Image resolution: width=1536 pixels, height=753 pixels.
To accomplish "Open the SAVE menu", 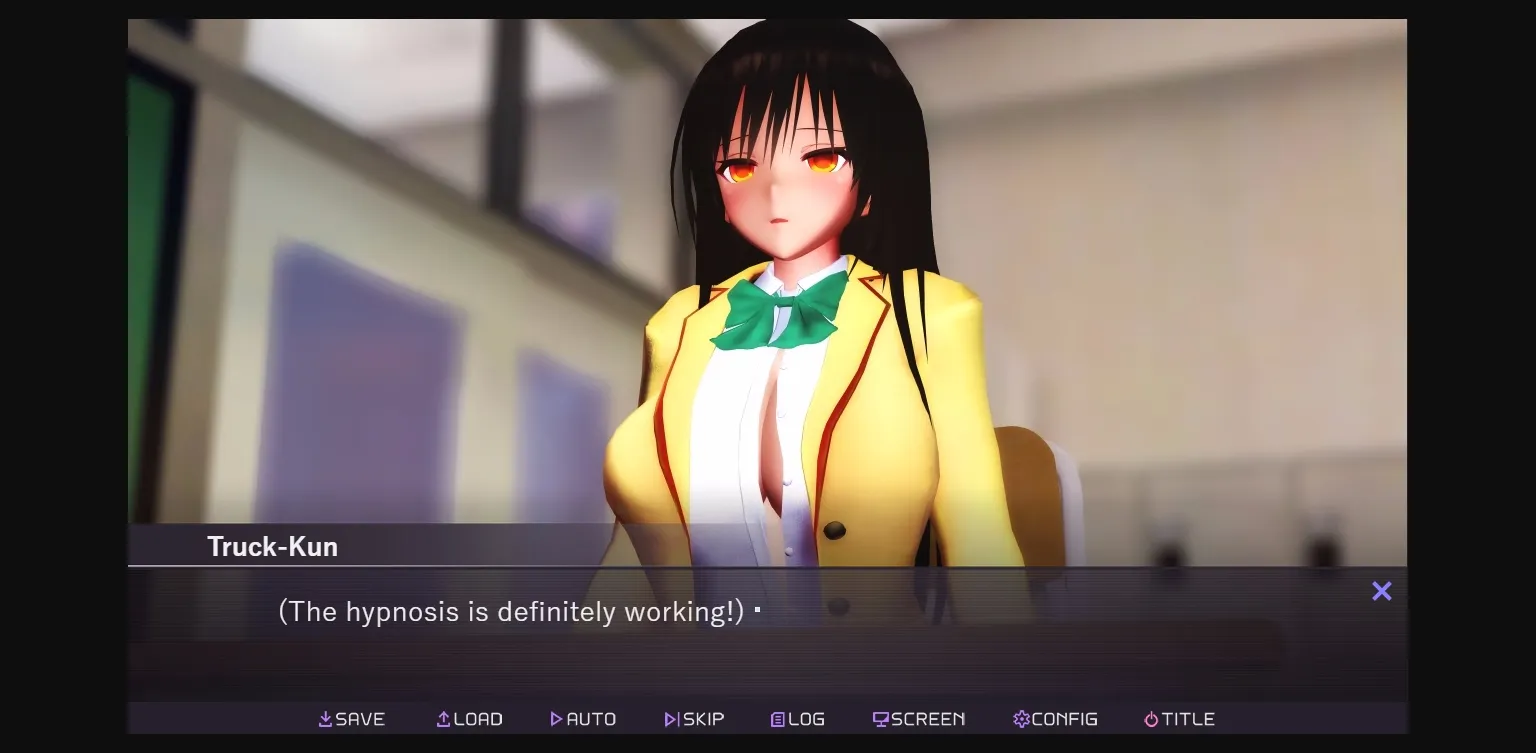I will pos(352,718).
